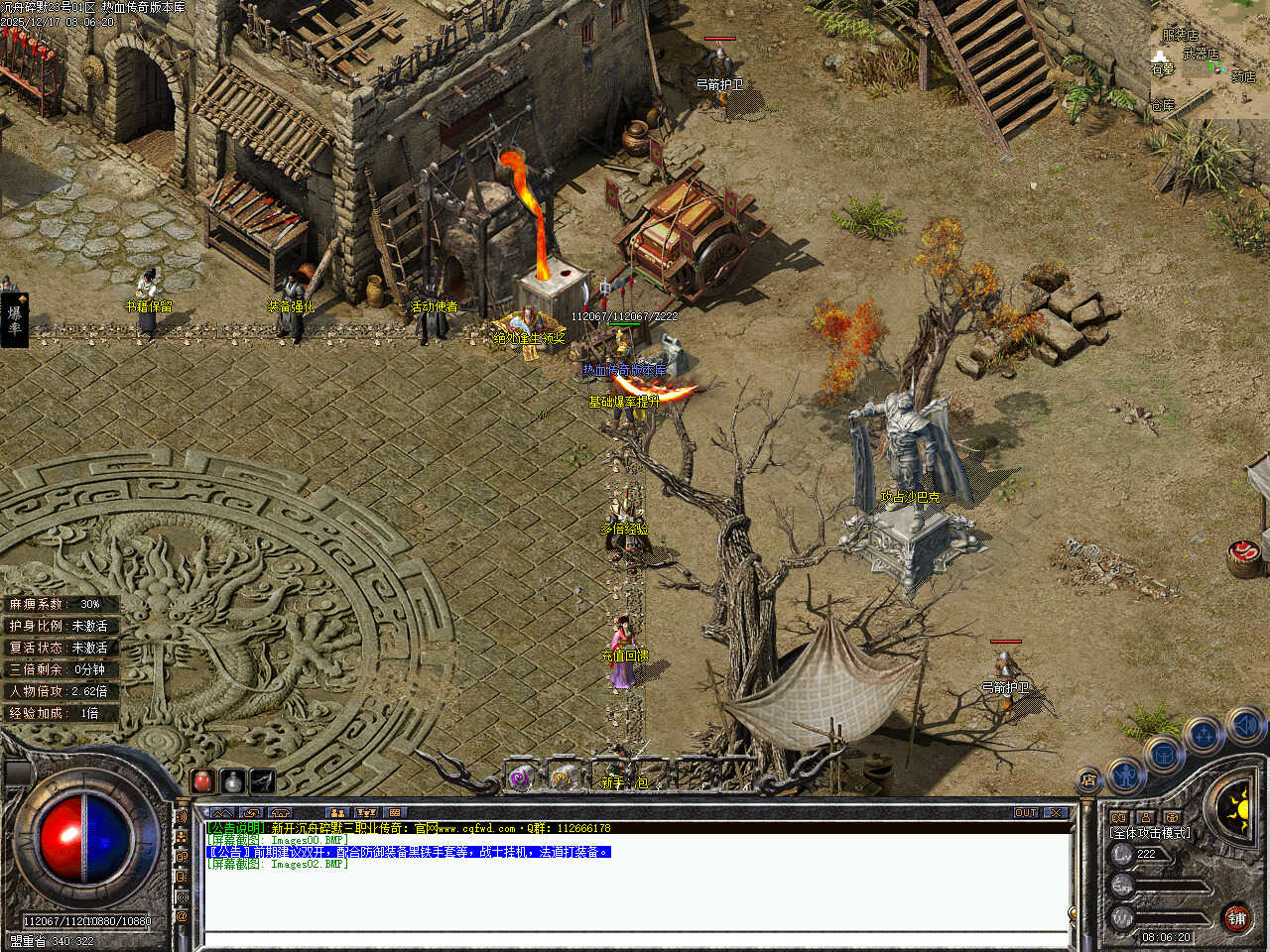Open the bag-shaped blue orb button
The width and height of the screenshot is (1270, 952).
(1164, 755)
